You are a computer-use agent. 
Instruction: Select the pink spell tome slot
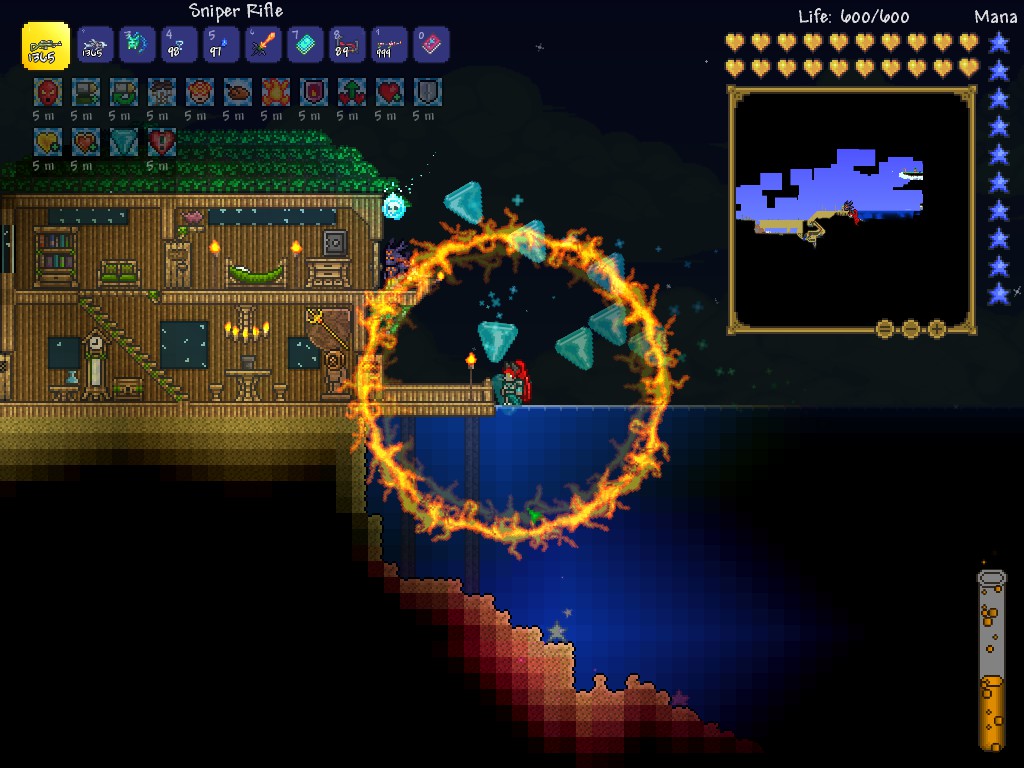(431, 45)
